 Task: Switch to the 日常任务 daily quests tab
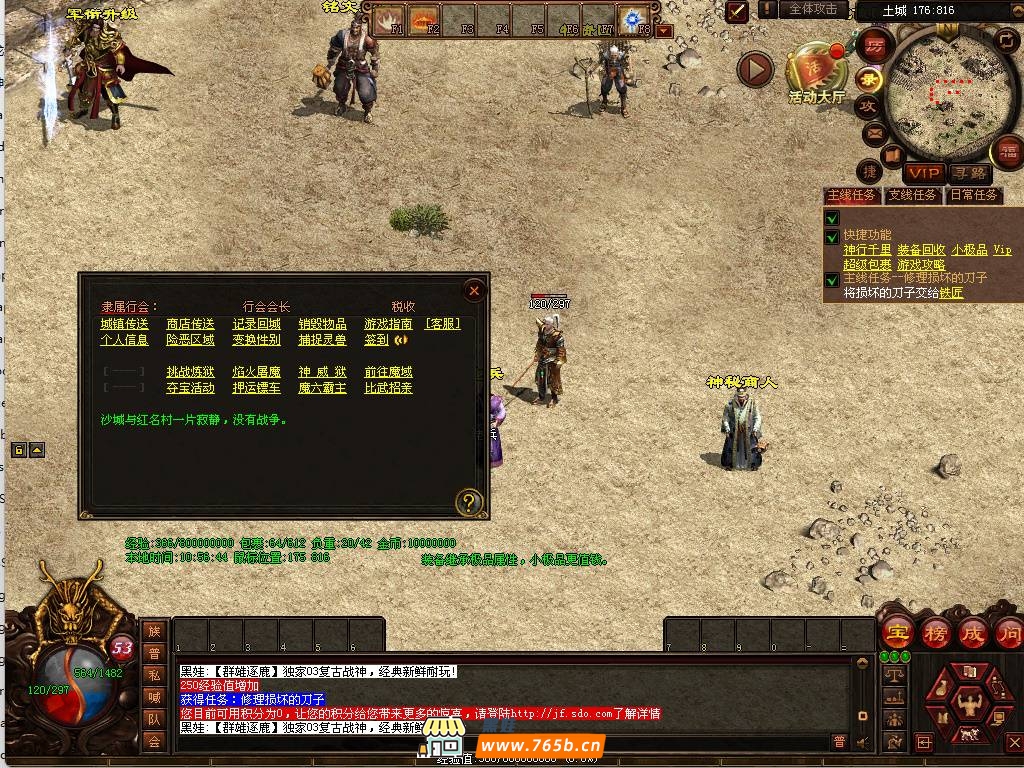click(x=973, y=195)
